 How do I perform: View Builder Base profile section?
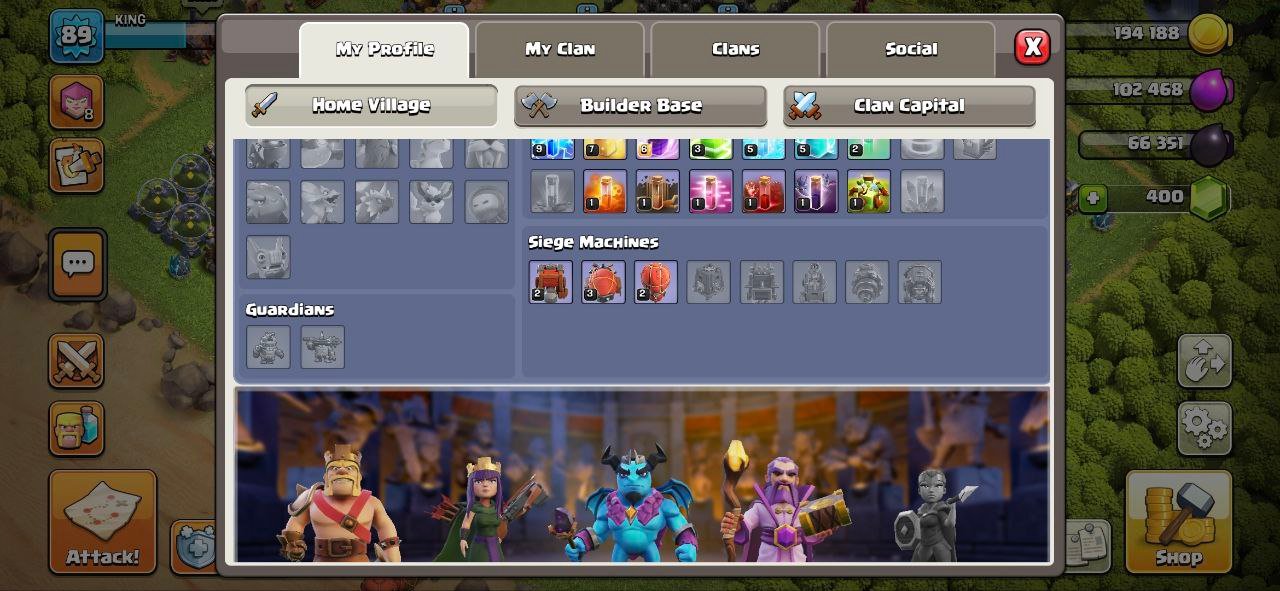(640, 105)
